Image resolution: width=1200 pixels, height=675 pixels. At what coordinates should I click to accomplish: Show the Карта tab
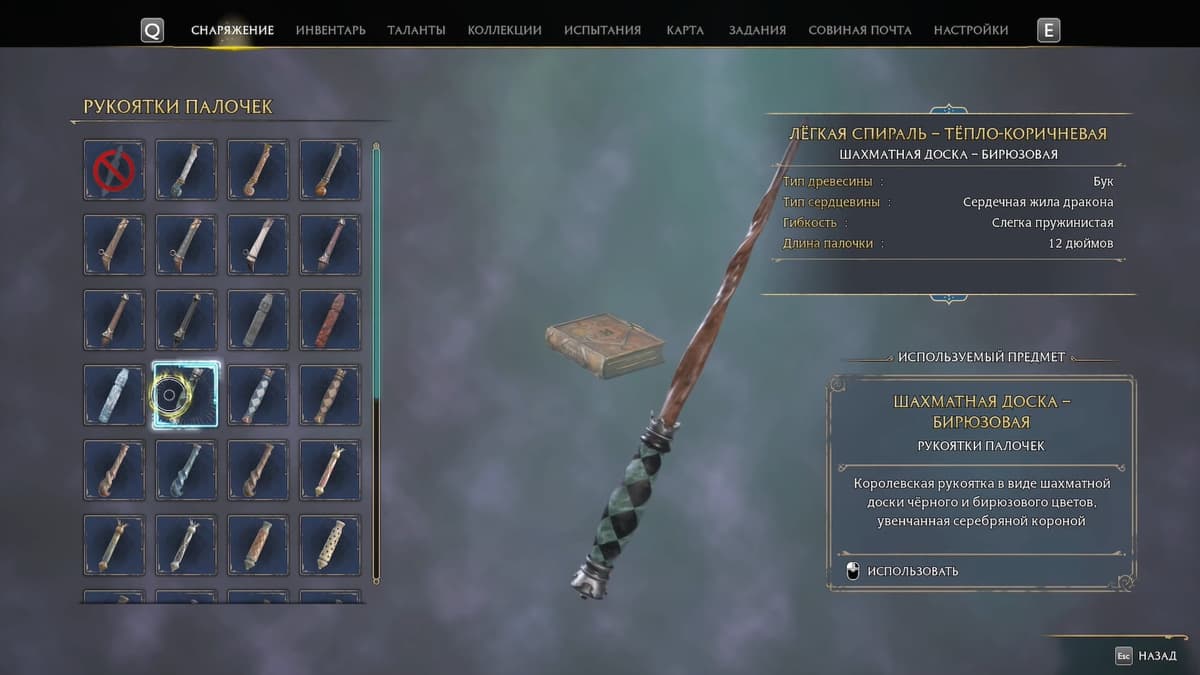coord(685,30)
